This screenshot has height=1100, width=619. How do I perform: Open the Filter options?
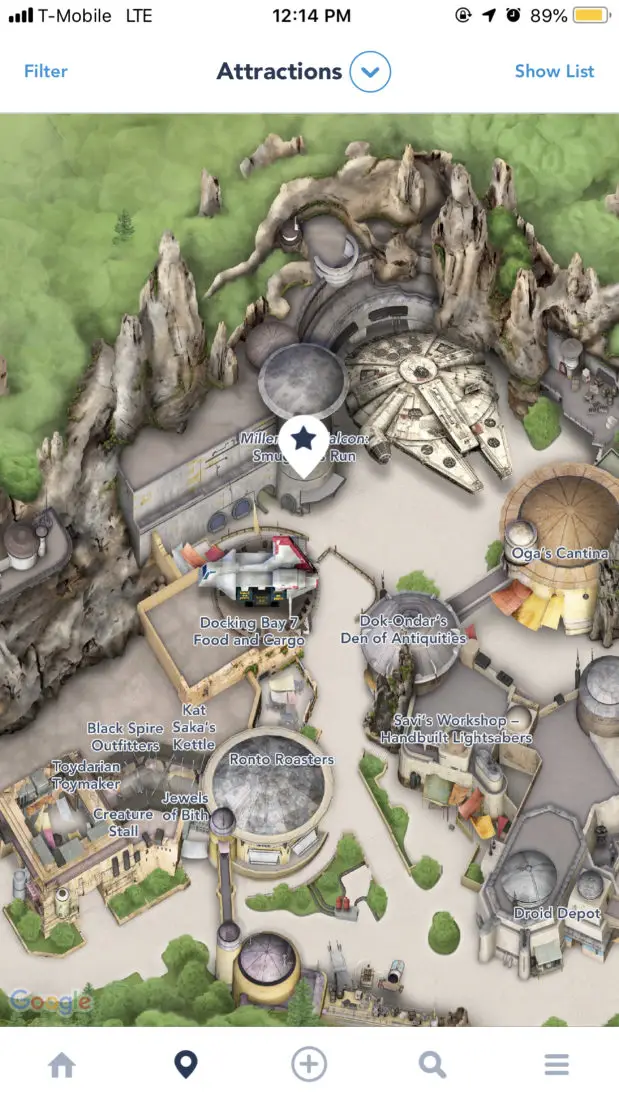[46, 71]
